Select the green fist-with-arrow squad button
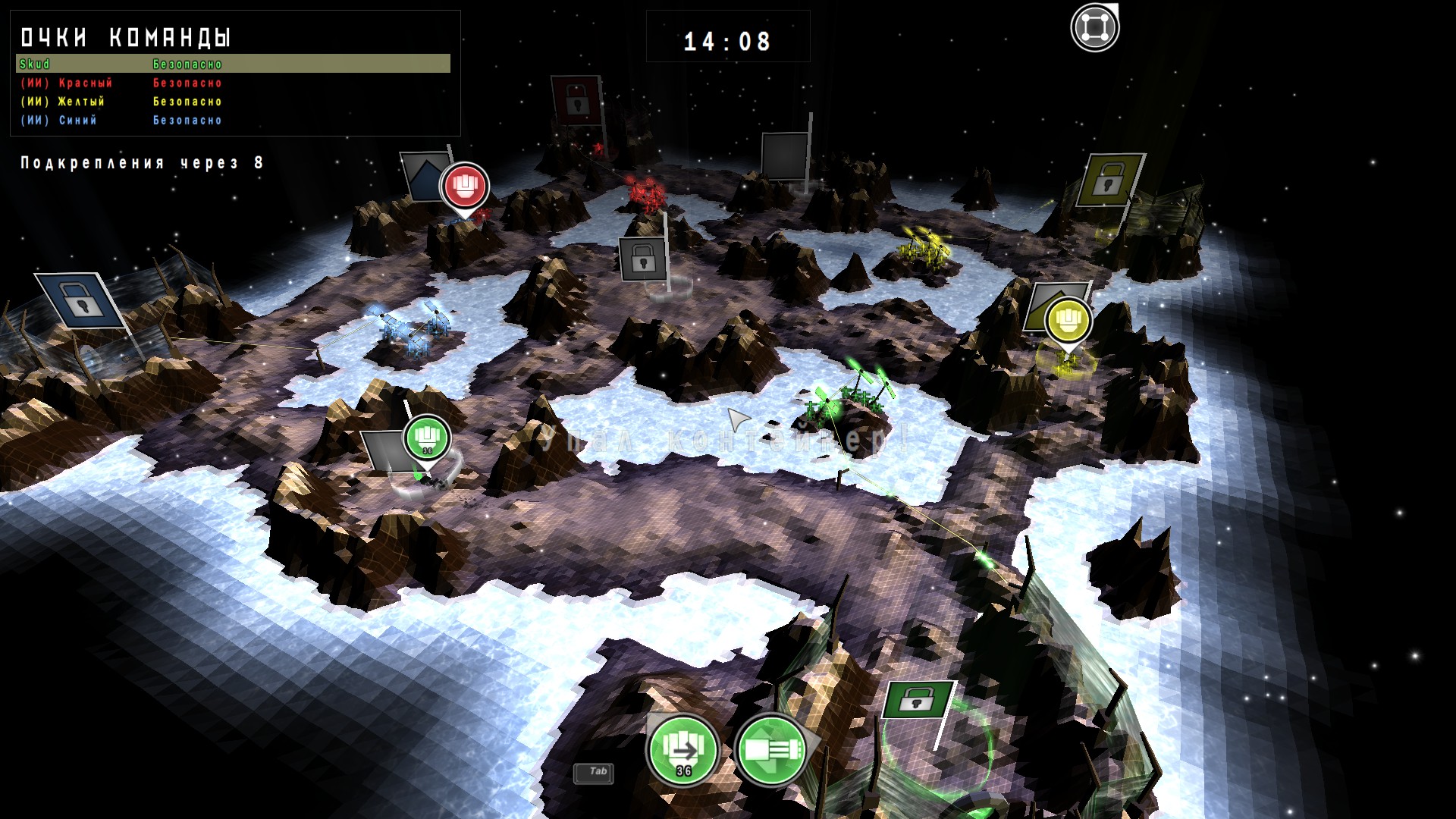 coord(682,749)
